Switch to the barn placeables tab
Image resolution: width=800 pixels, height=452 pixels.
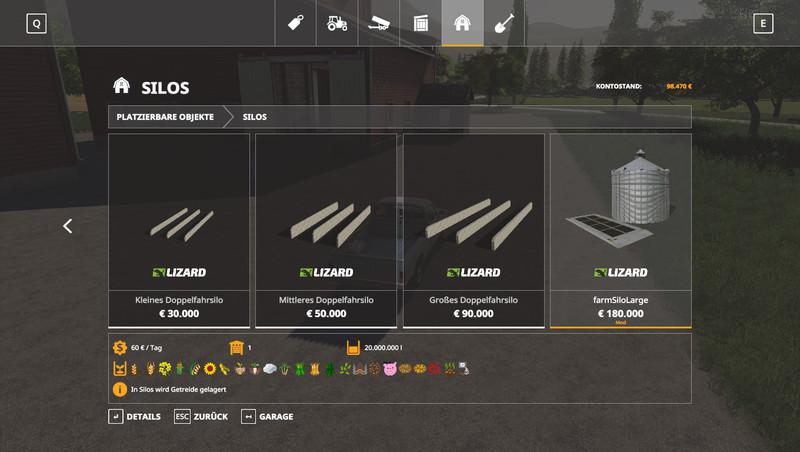tap(462, 22)
